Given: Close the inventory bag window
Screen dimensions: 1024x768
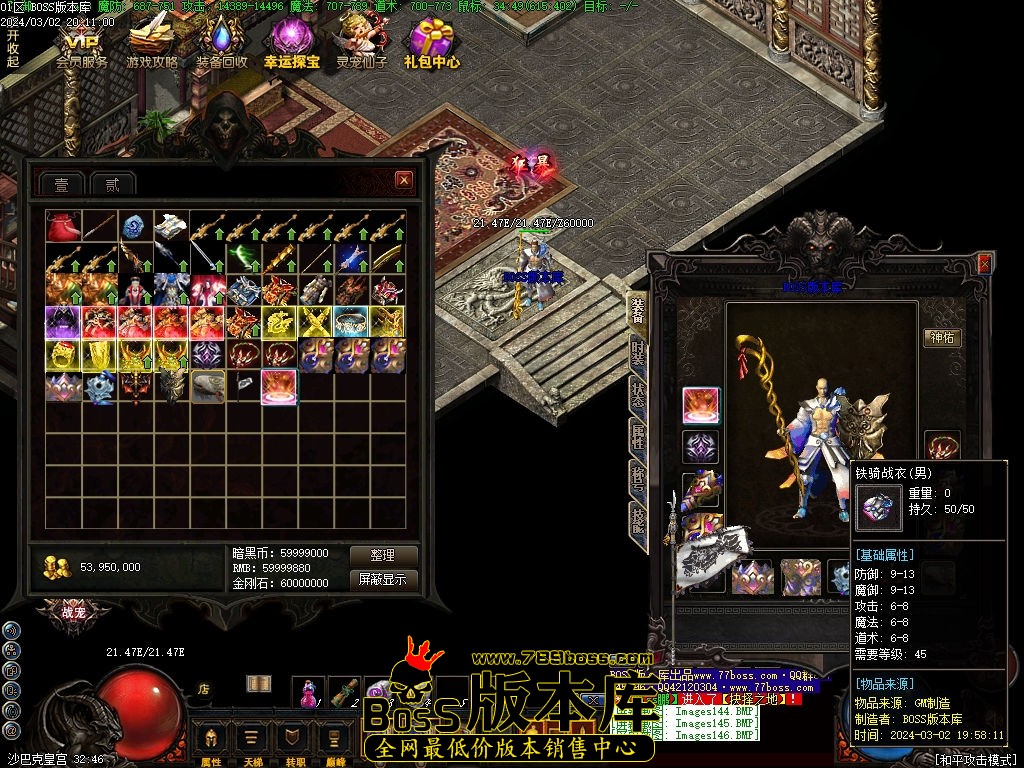Looking at the screenshot, I should (404, 180).
